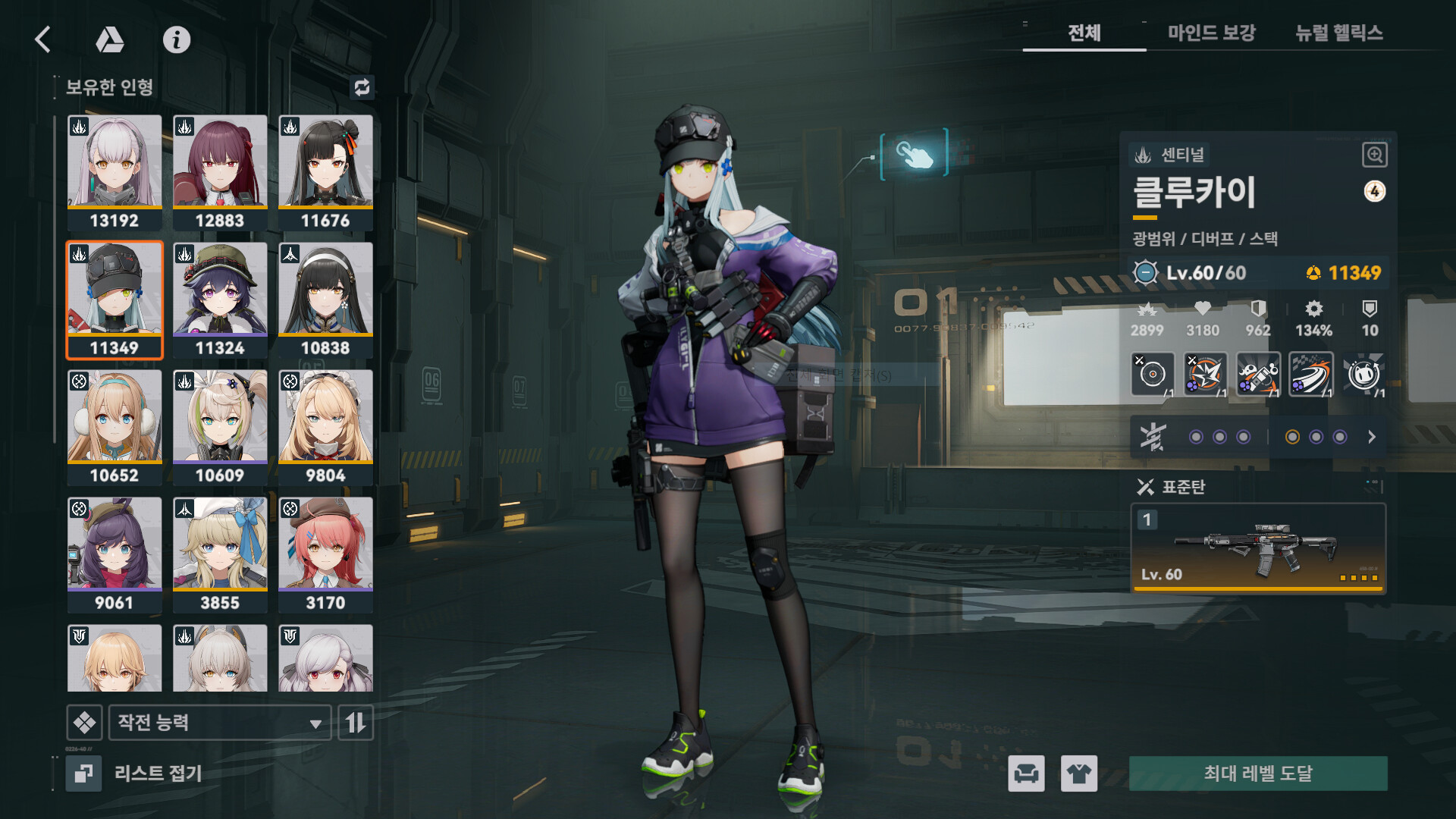1456x819 pixels.
Task: Toggle the sort order arrows button
Action: pos(356,723)
